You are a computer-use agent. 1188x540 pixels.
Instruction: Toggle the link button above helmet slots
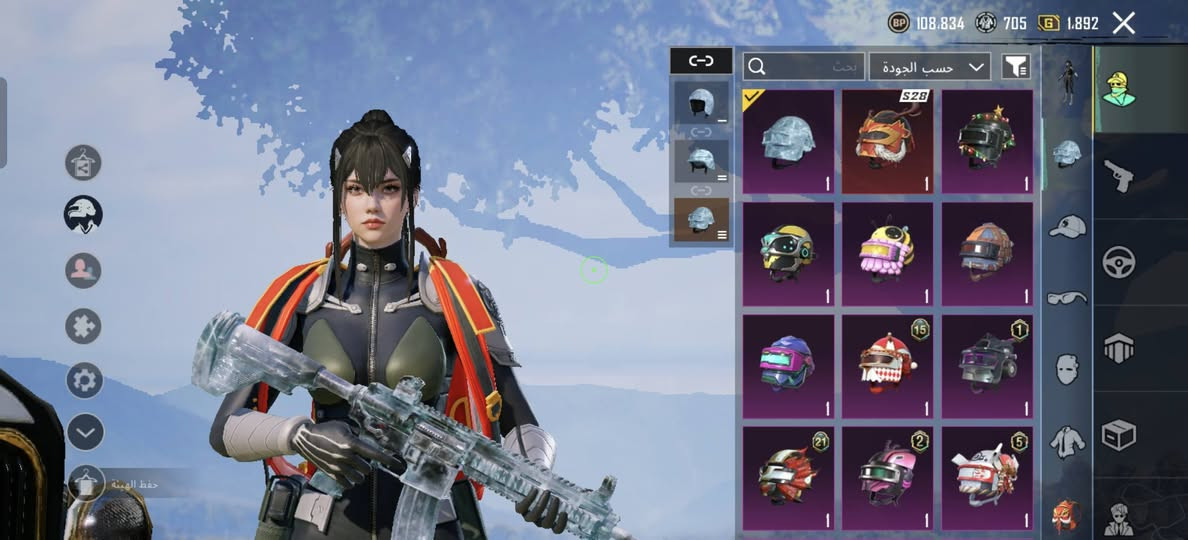(x=701, y=61)
